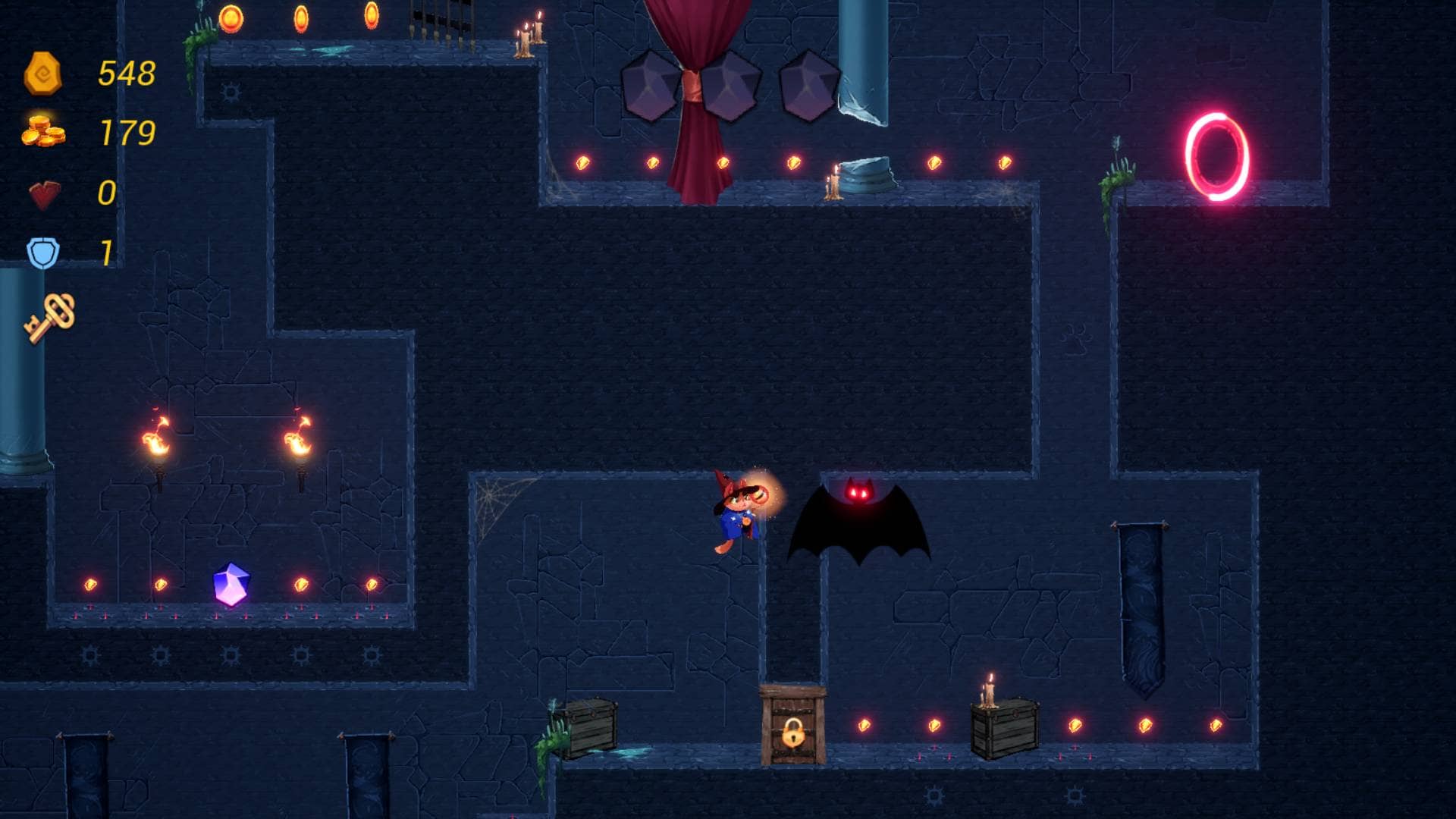Screen dimensions: 1456x819
Task: Click the red heart lives icon
Action: click(x=44, y=194)
